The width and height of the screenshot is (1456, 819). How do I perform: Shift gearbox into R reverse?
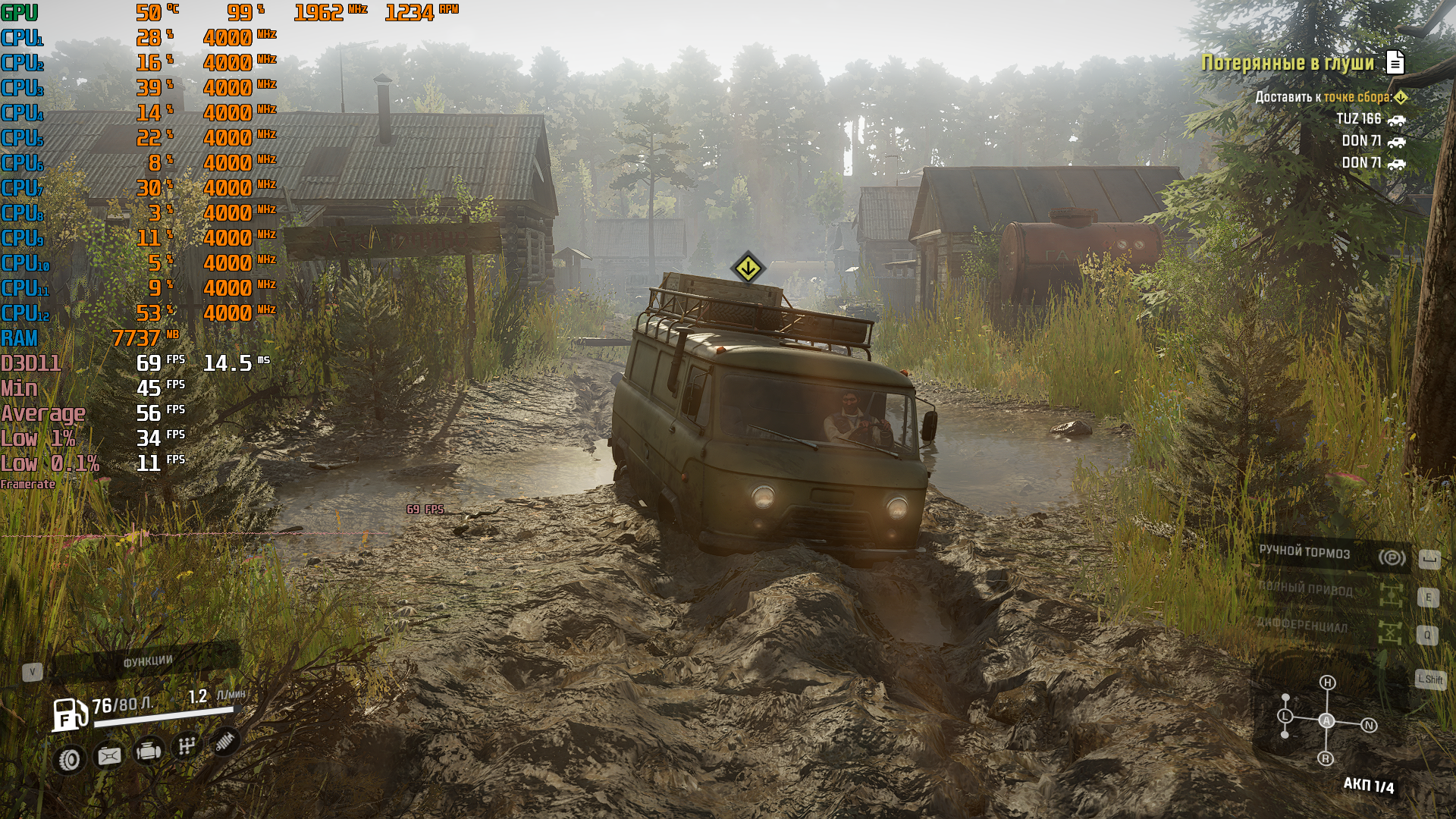pos(1326,758)
